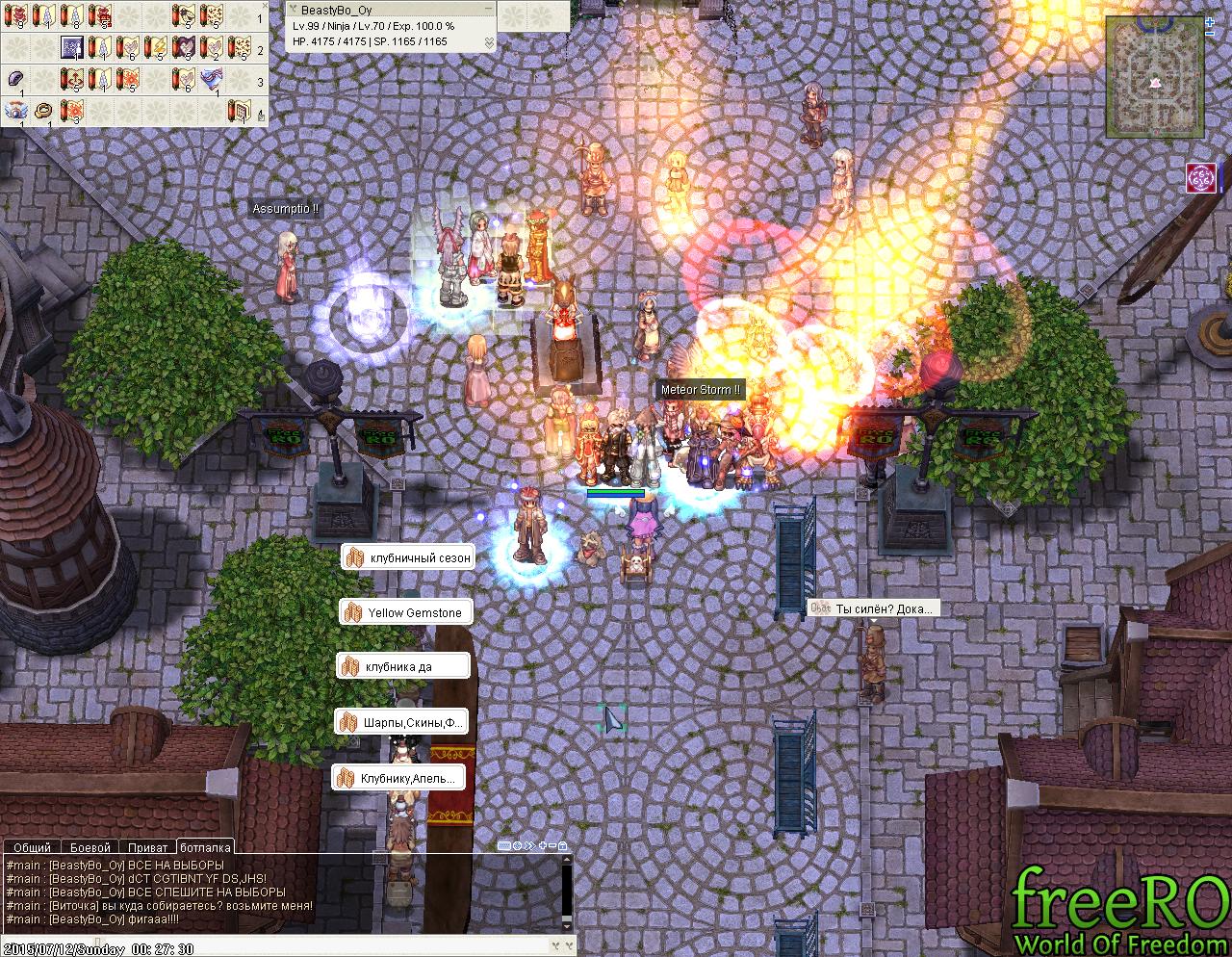Switch to the Общий chat tab
The image size is (1232, 957).
(x=32, y=847)
